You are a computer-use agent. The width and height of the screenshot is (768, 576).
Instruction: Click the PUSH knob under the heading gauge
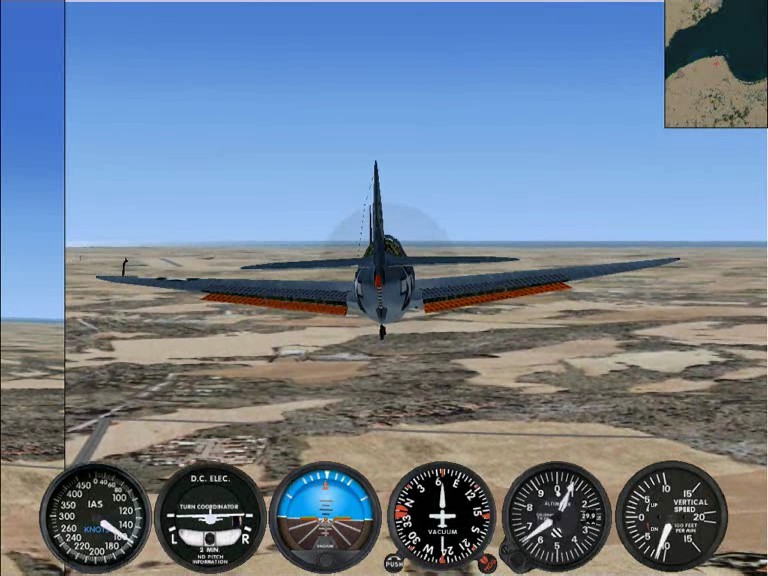pyautogui.click(x=394, y=563)
